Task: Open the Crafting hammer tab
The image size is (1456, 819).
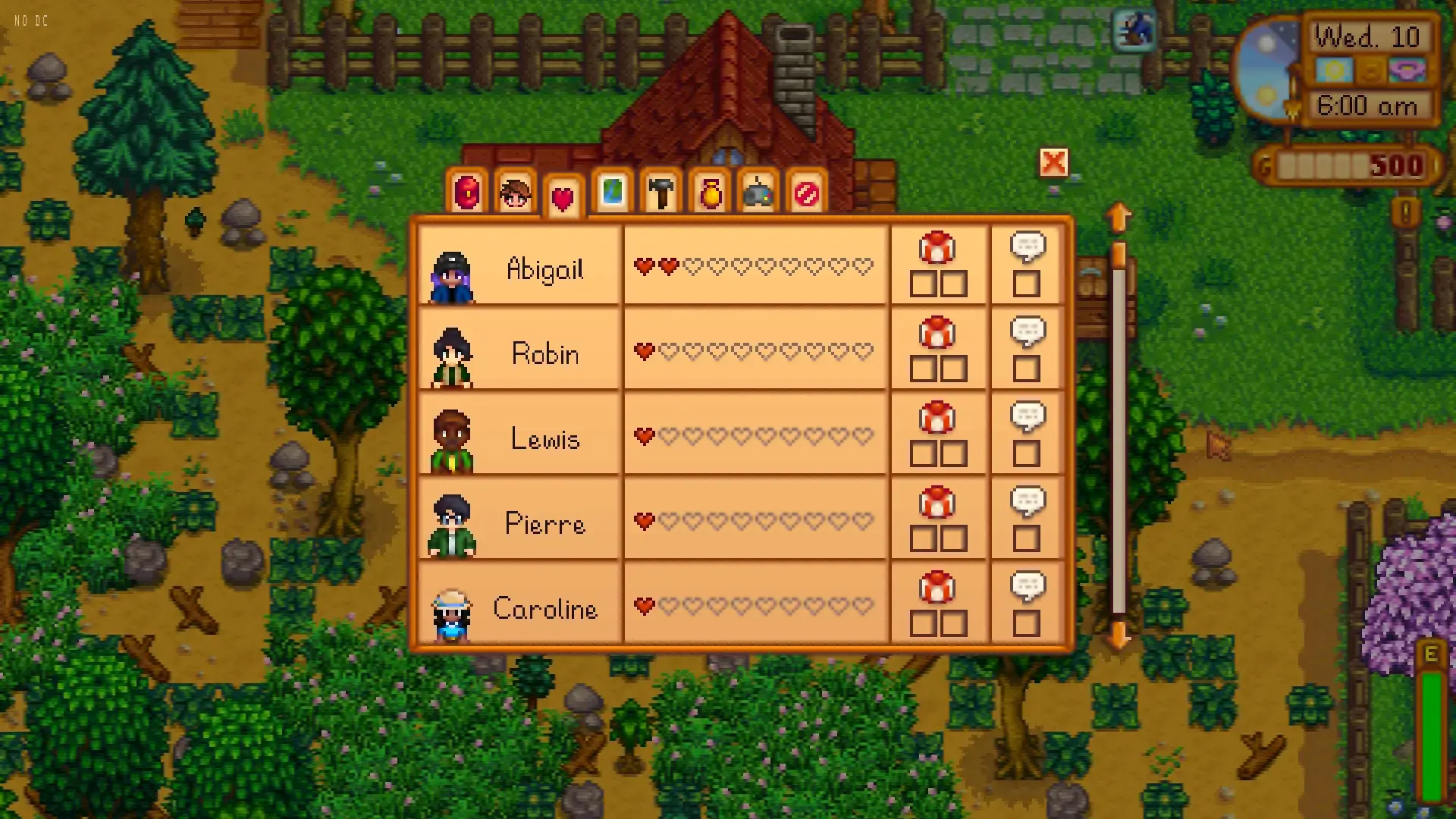Action: [662, 192]
